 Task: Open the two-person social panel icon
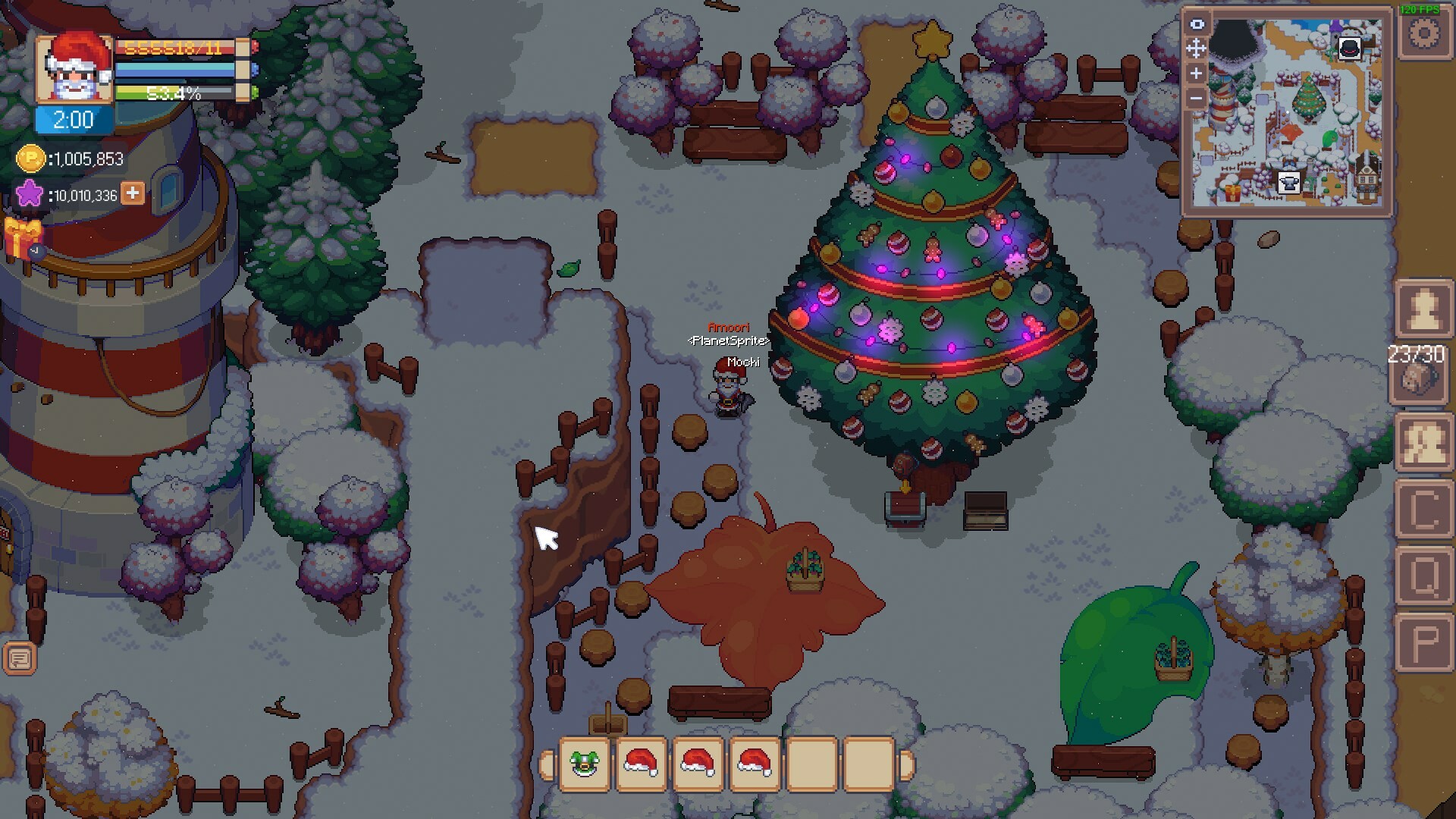pos(1425,443)
